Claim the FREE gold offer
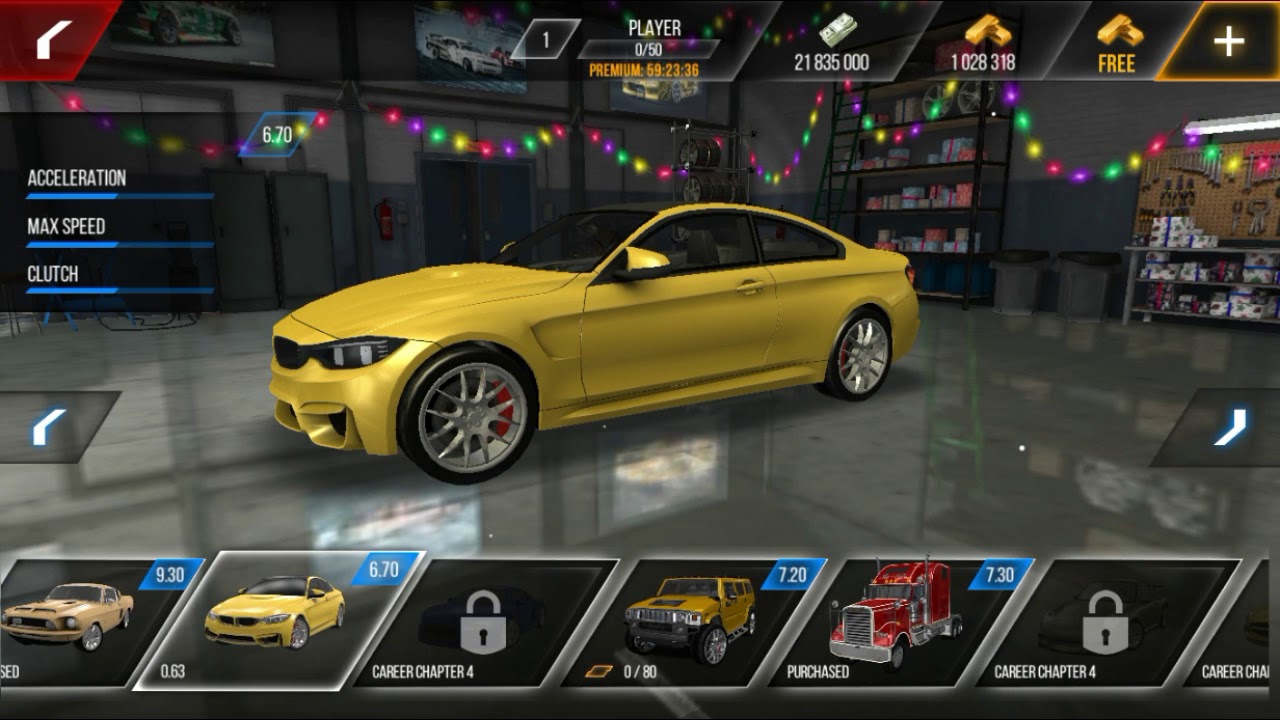This screenshot has height=720, width=1280. pyautogui.click(x=1117, y=44)
